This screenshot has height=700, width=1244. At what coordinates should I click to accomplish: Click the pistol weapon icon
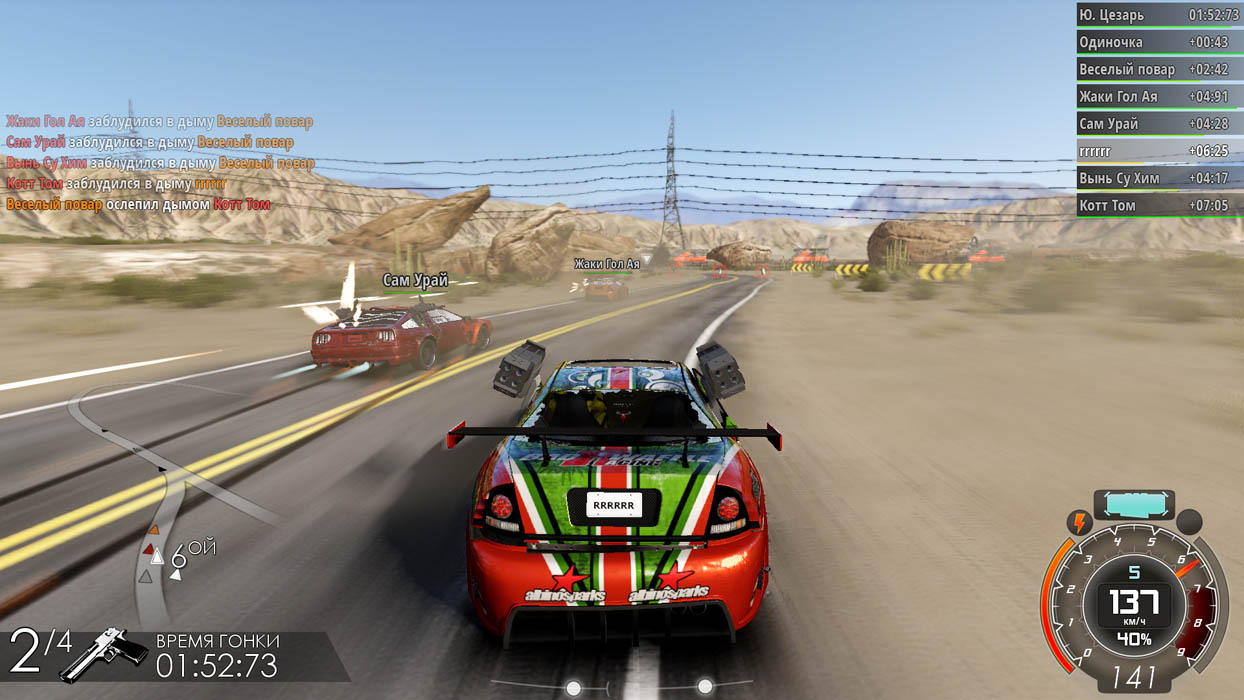(x=104, y=653)
